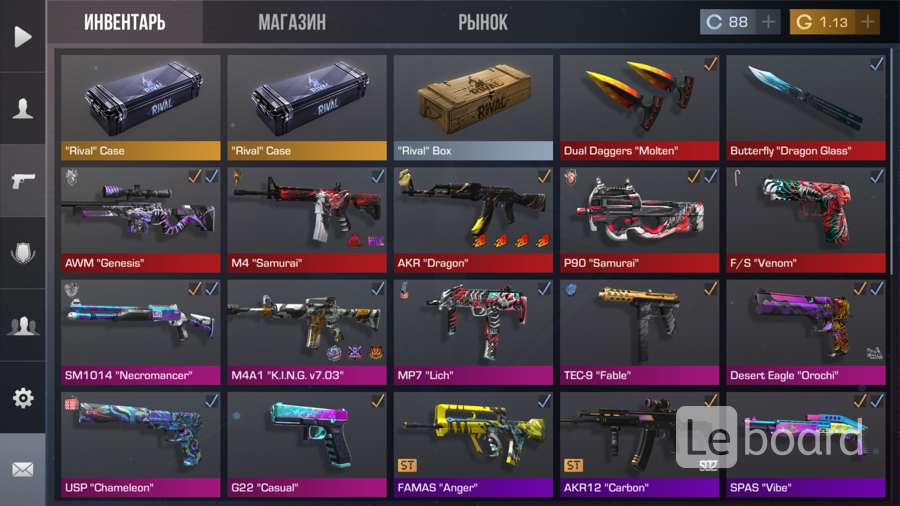Image resolution: width=900 pixels, height=506 pixels.
Task: Select the "Rival" Box wooden crate
Action: coord(473,107)
